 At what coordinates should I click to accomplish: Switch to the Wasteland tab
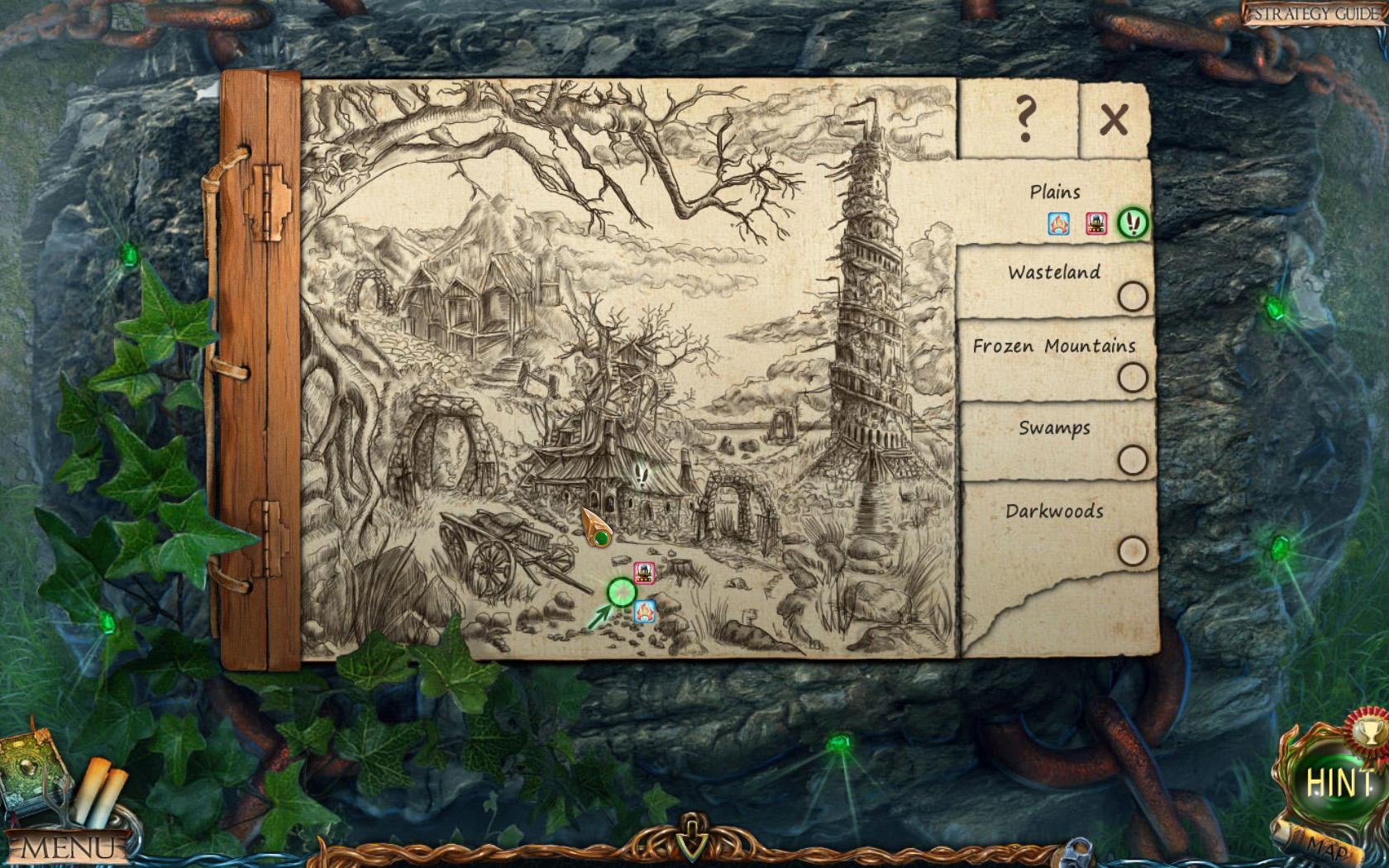click(1054, 273)
